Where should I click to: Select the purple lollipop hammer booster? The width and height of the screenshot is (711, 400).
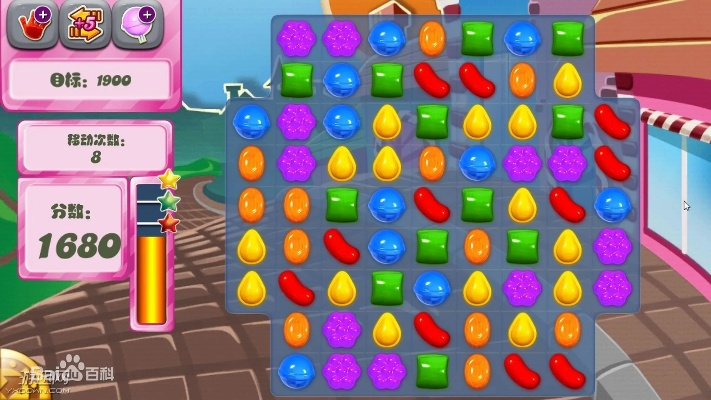(136, 25)
